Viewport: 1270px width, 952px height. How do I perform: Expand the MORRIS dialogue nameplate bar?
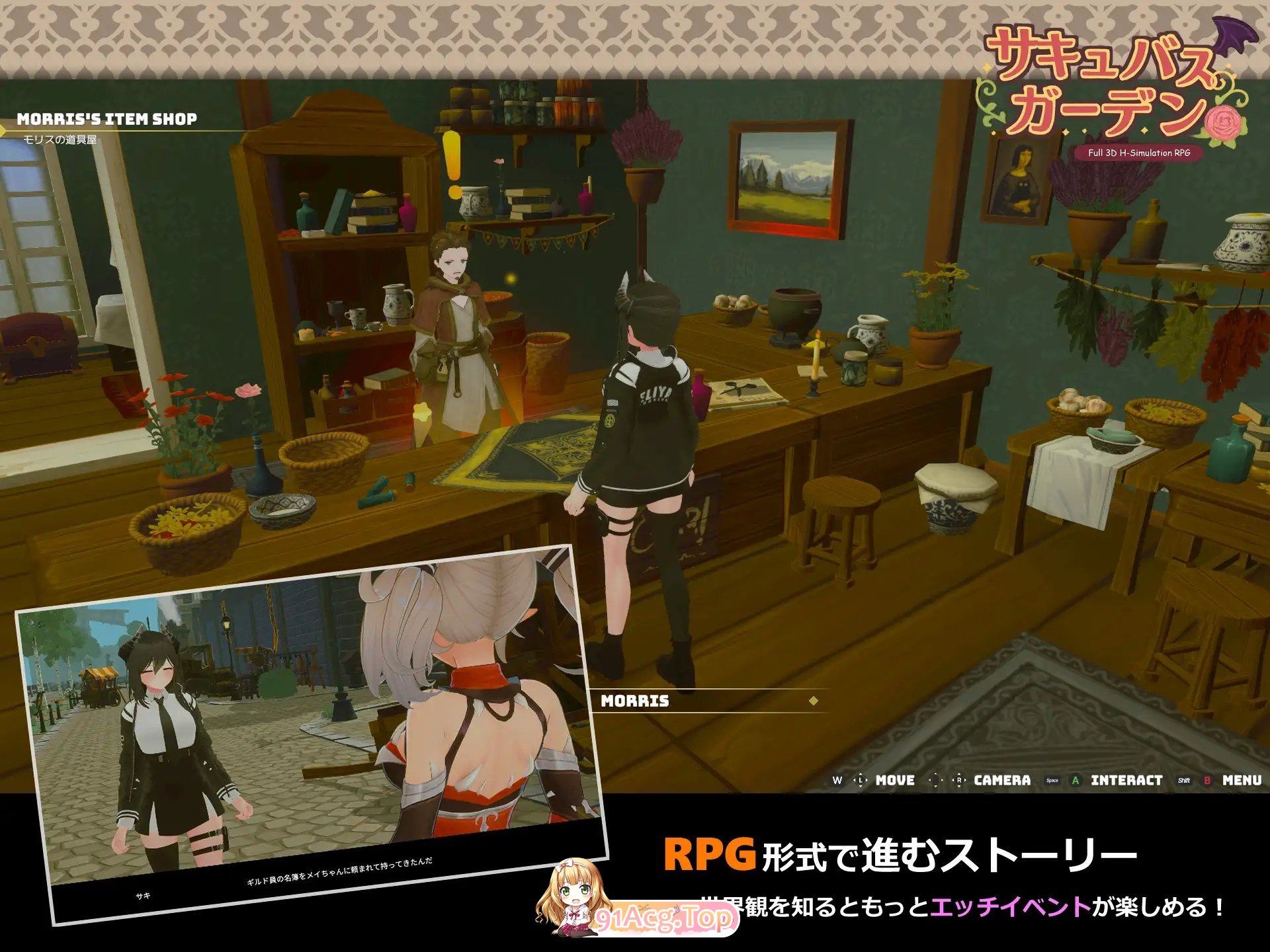[695, 702]
